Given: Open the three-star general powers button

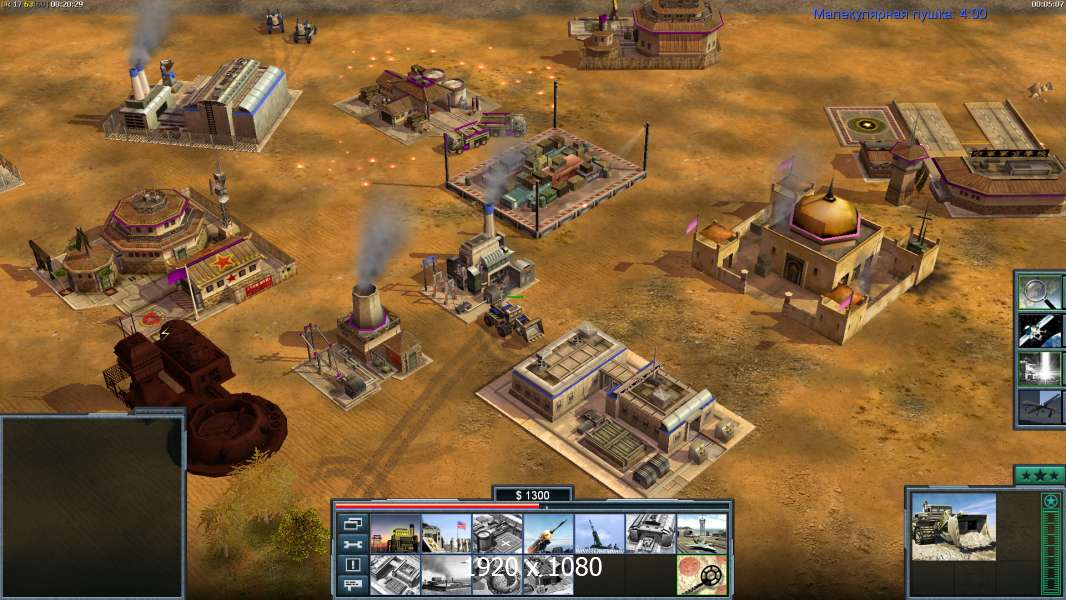Looking at the screenshot, I should 1039,475.
